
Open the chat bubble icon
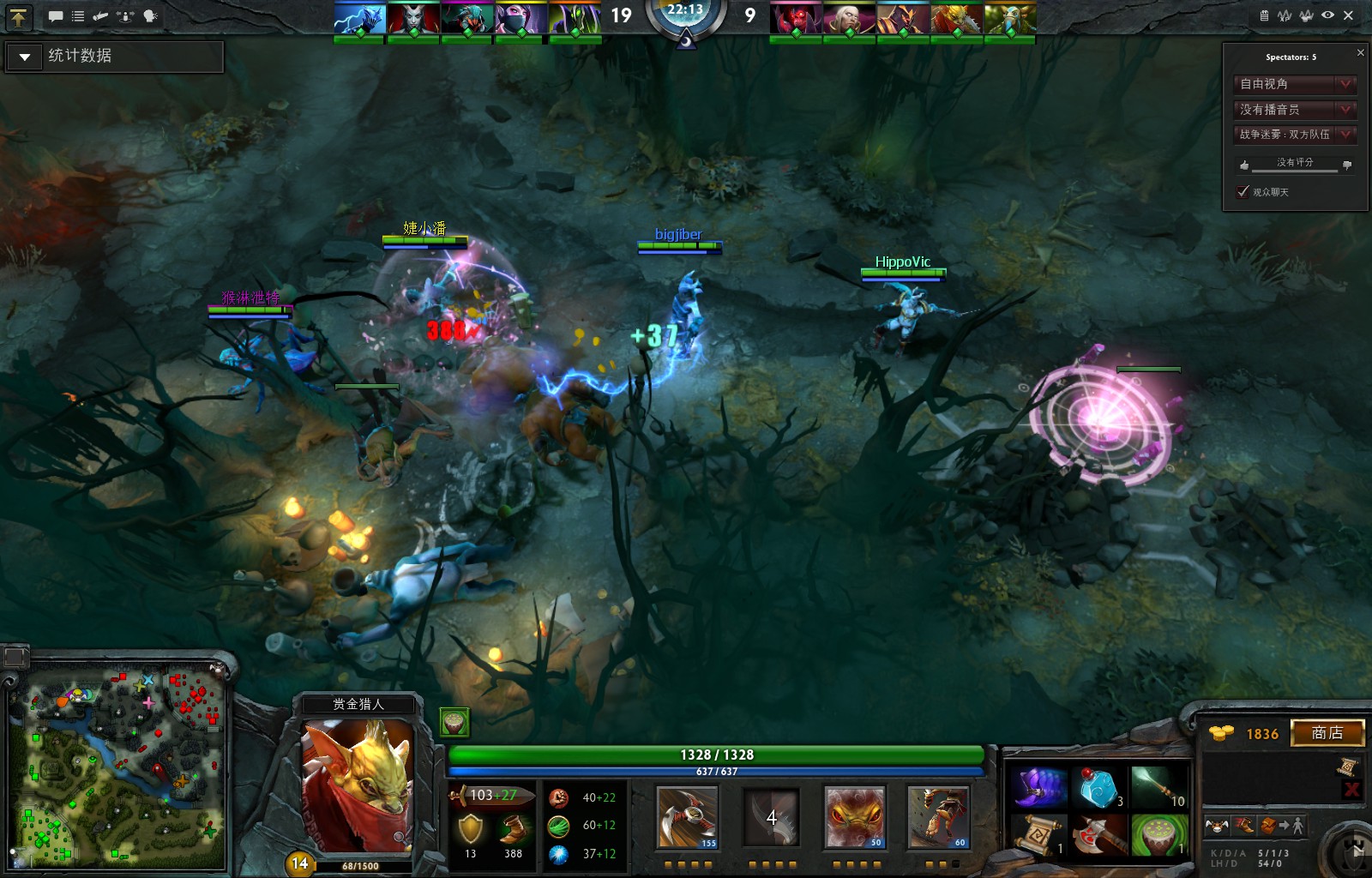[55, 15]
